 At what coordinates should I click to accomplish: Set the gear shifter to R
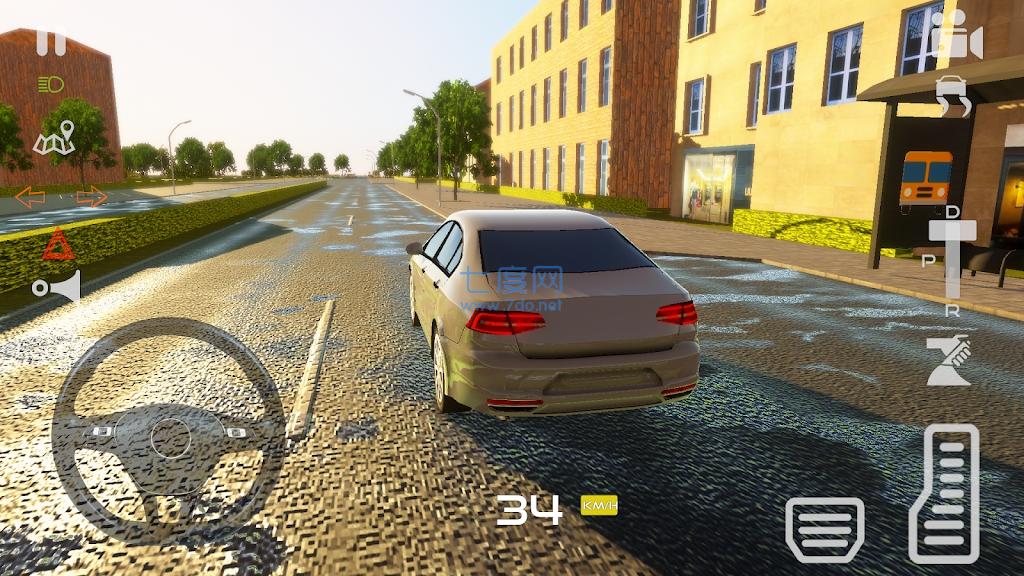click(x=952, y=311)
